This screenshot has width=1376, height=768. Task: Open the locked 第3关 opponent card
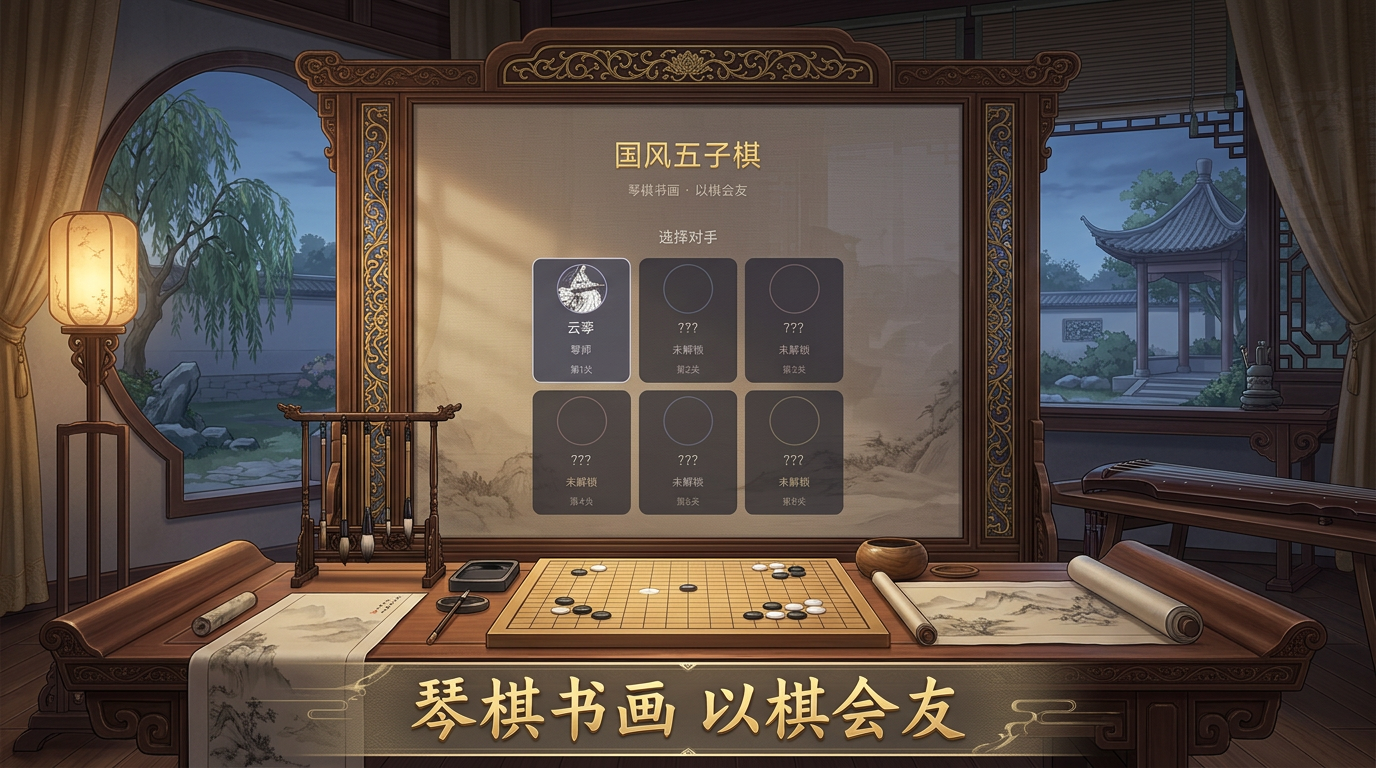pyautogui.click(x=795, y=322)
